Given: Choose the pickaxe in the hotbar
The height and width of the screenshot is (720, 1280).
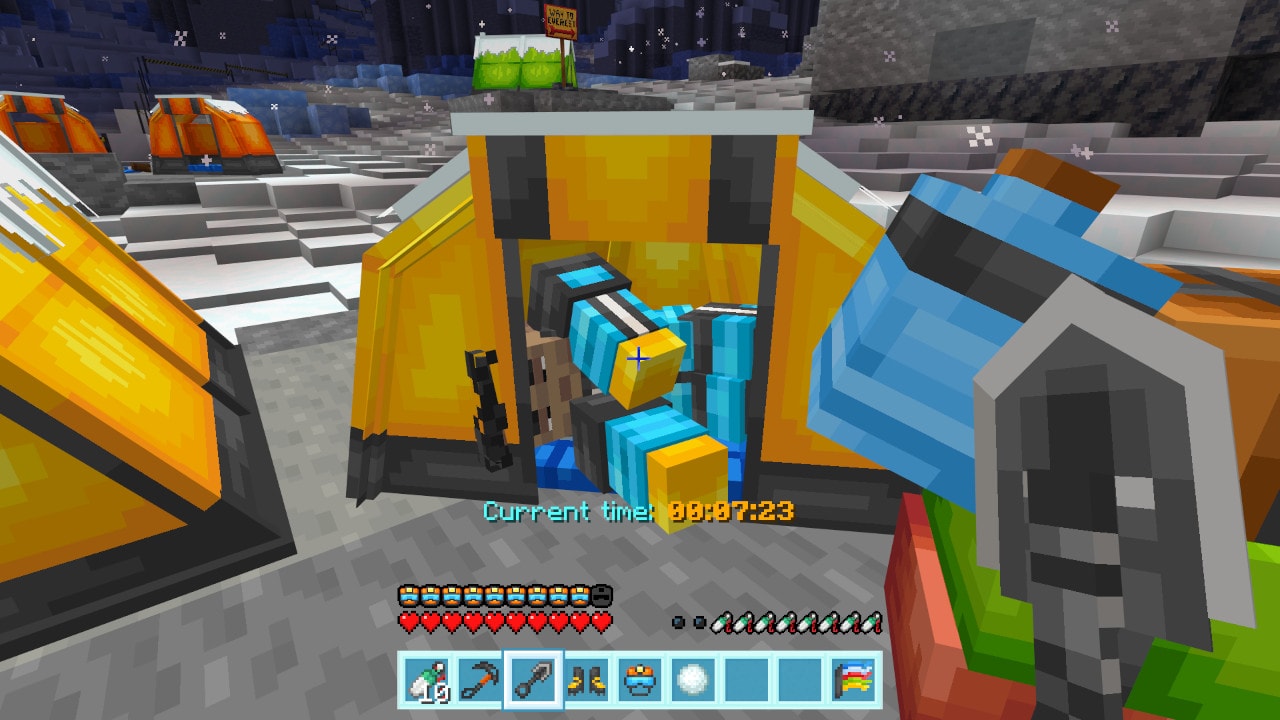Looking at the screenshot, I should [480, 680].
